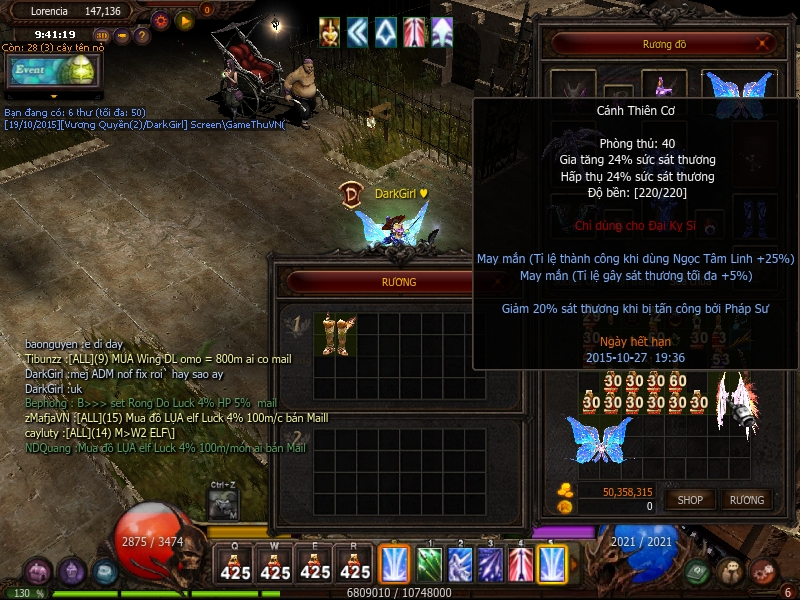
Task: Use the Q hotkey potion slot
Action: click(x=235, y=564)
